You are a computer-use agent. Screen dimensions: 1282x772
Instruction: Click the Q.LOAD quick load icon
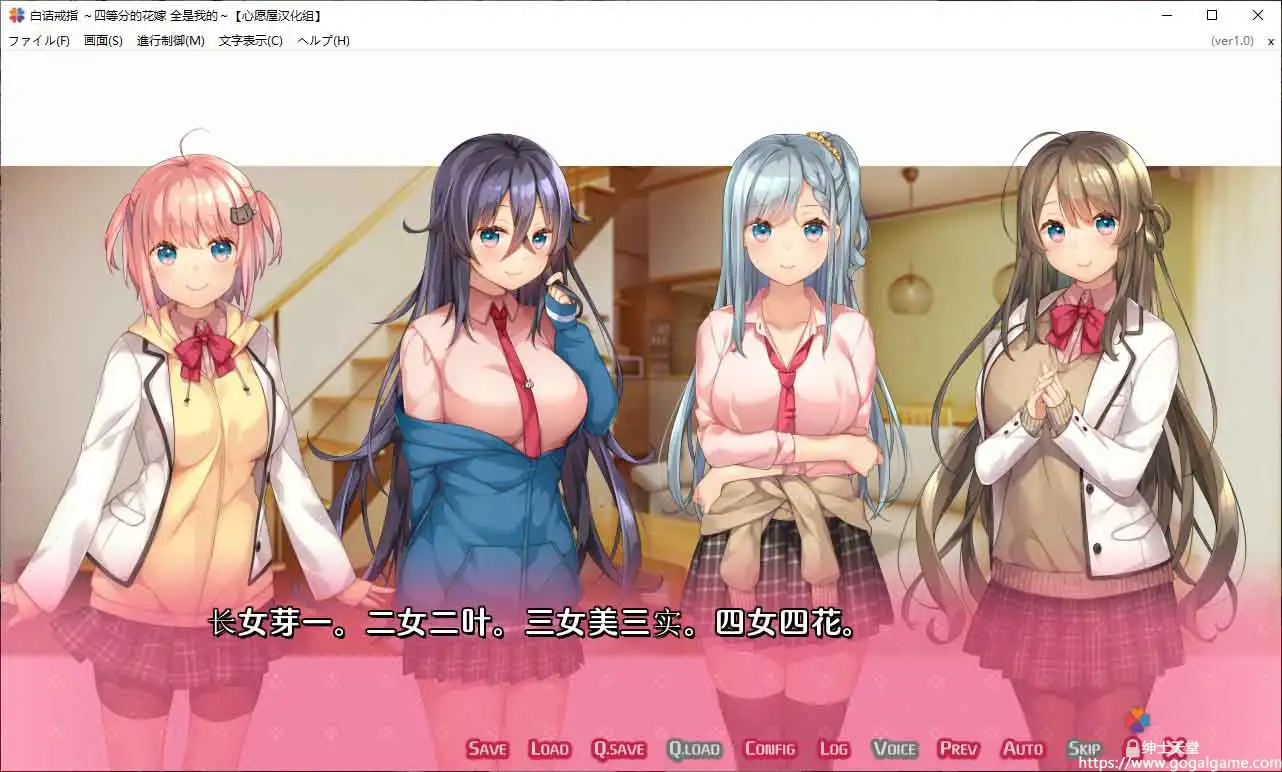(x=695, y=747)
